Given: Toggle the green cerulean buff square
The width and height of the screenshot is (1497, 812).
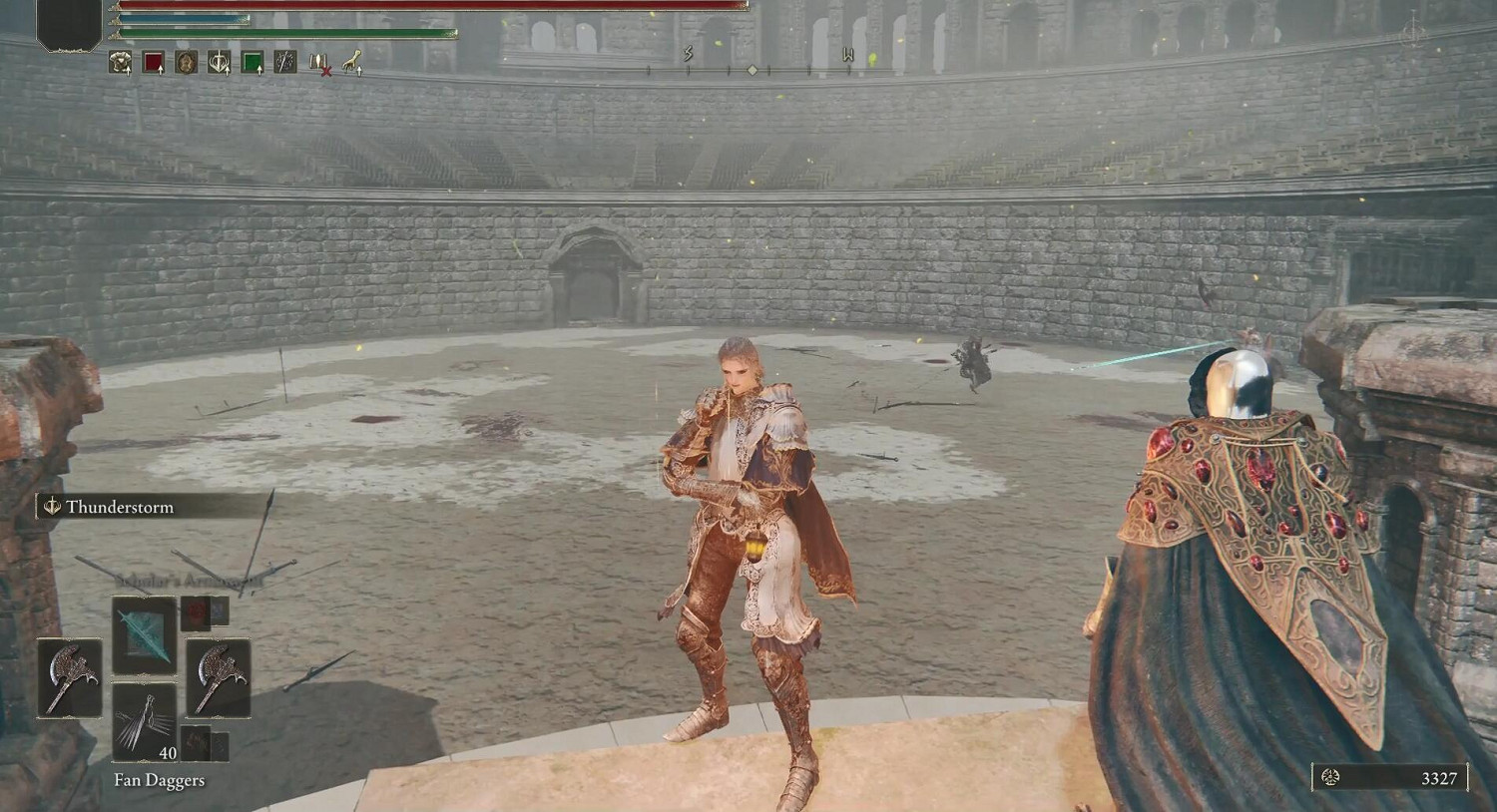Looking at the screenshot, I should (251, 60).
